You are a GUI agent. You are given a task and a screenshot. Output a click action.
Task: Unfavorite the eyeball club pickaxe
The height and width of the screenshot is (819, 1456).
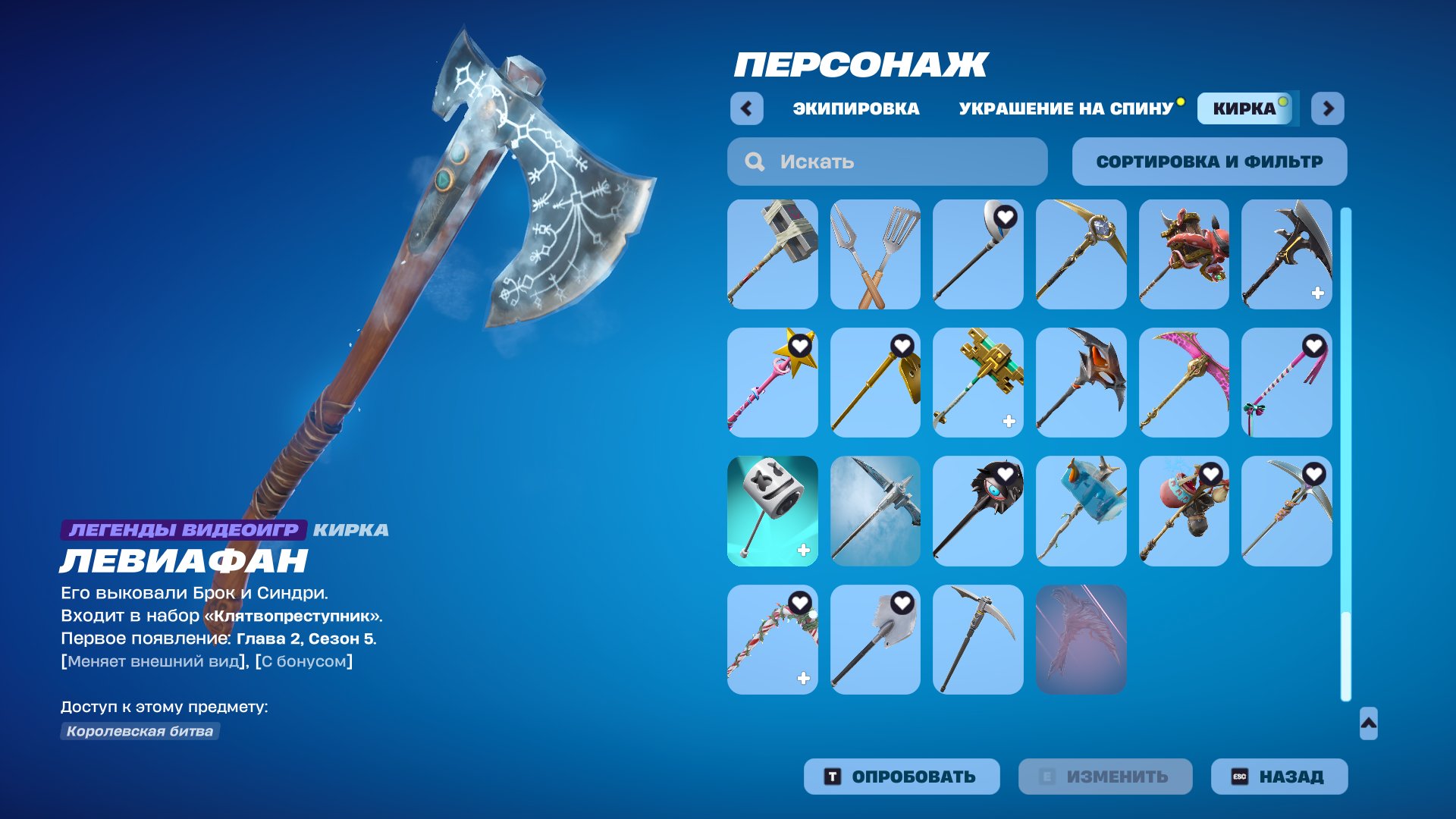point(1005,472)
